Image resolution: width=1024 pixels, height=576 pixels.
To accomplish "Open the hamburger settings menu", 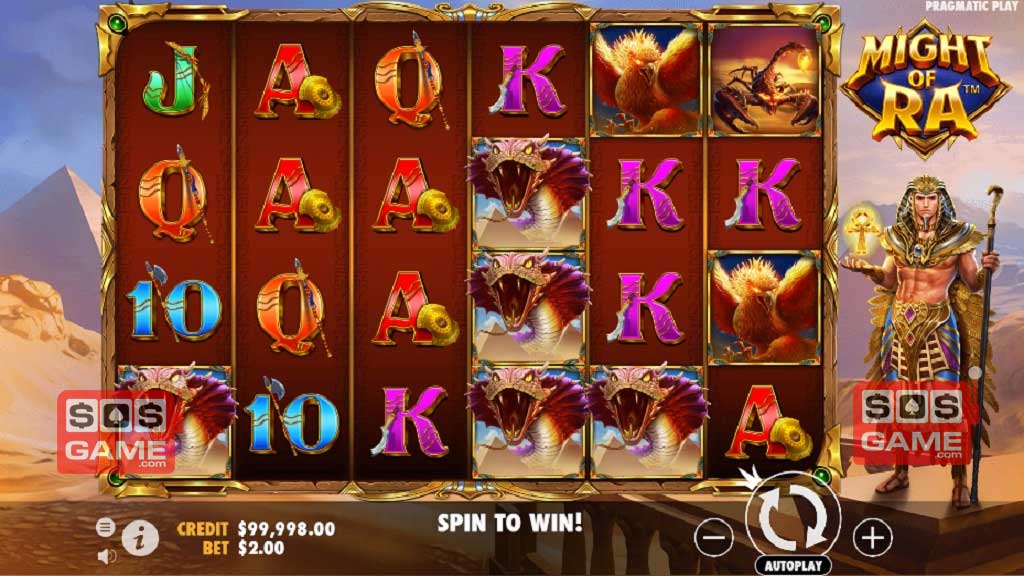I will tap(105, 527).
